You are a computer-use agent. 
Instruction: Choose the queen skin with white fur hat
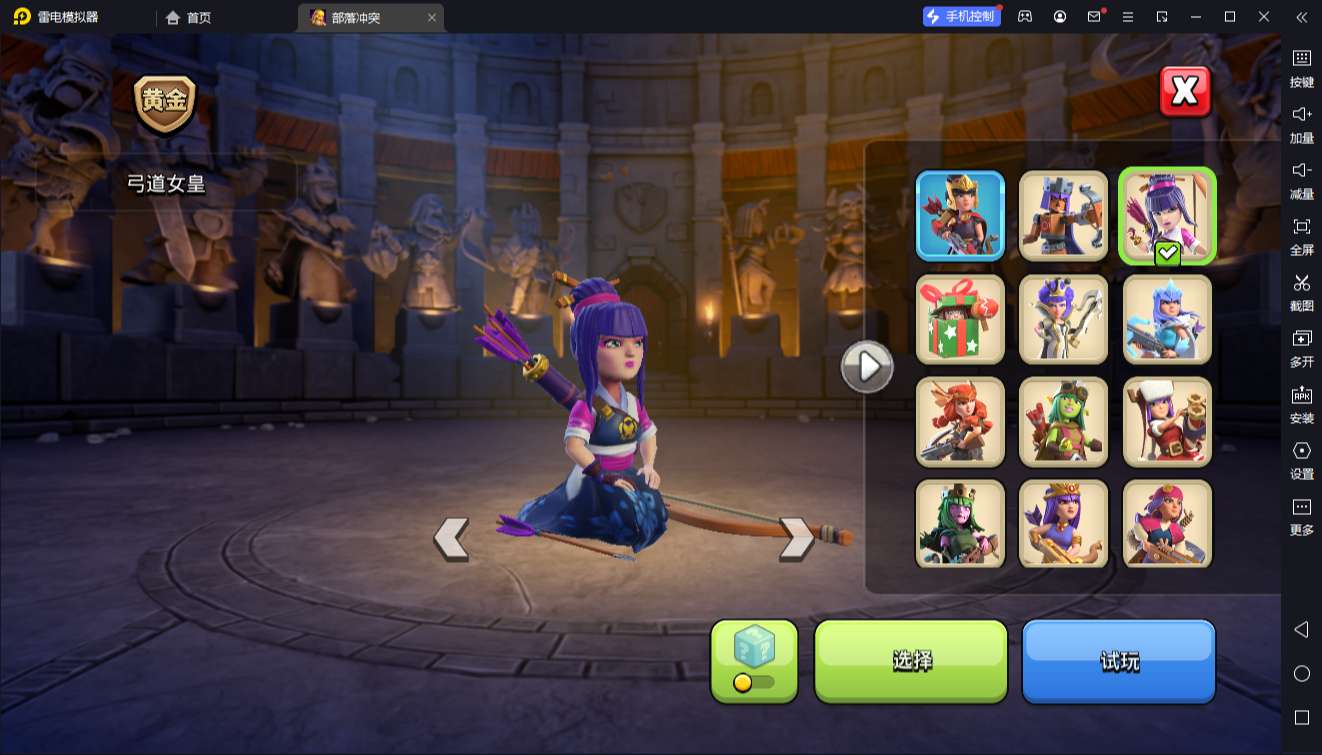point(1167,422)
